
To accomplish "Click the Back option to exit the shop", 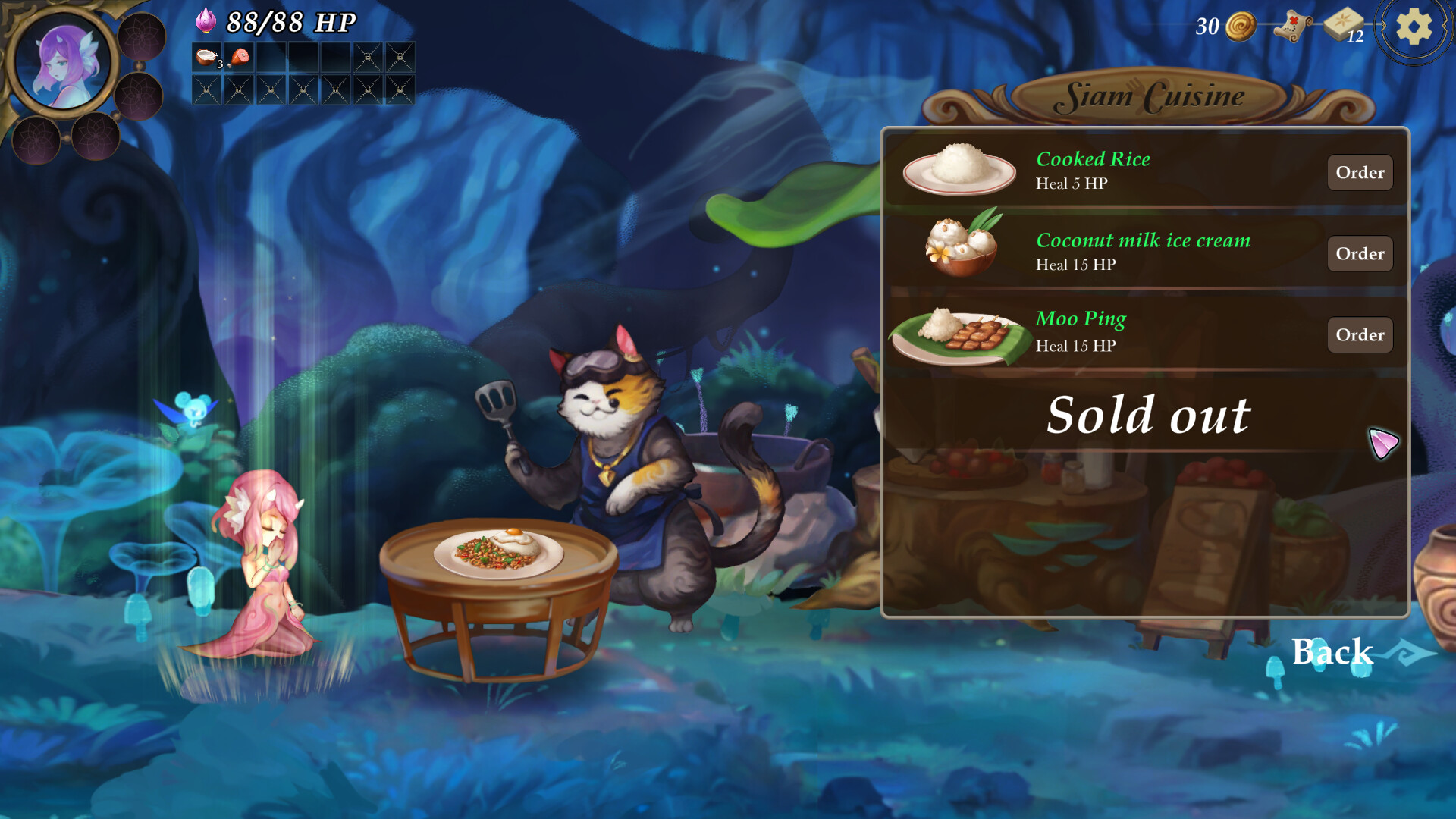I will click(x=1332, y=651).
